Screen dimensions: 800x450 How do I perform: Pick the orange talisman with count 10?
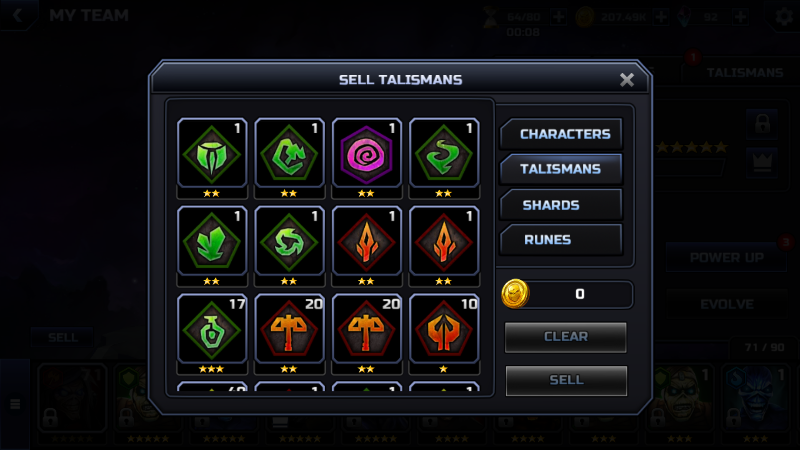point(444,329)
